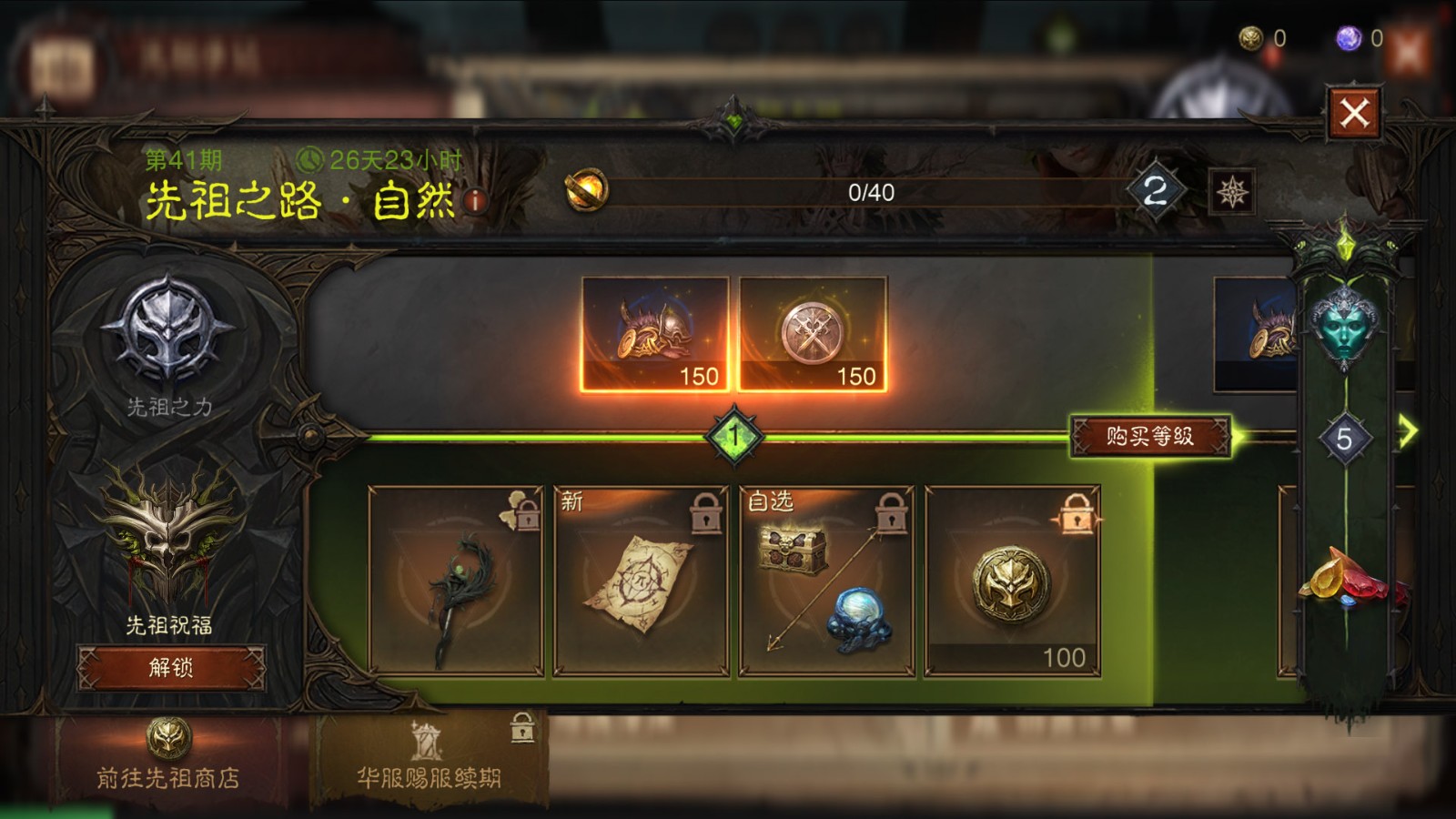Advance to next rewards with green arrow
This screenshot has height=819, width=1456.
coord(1408,431)
